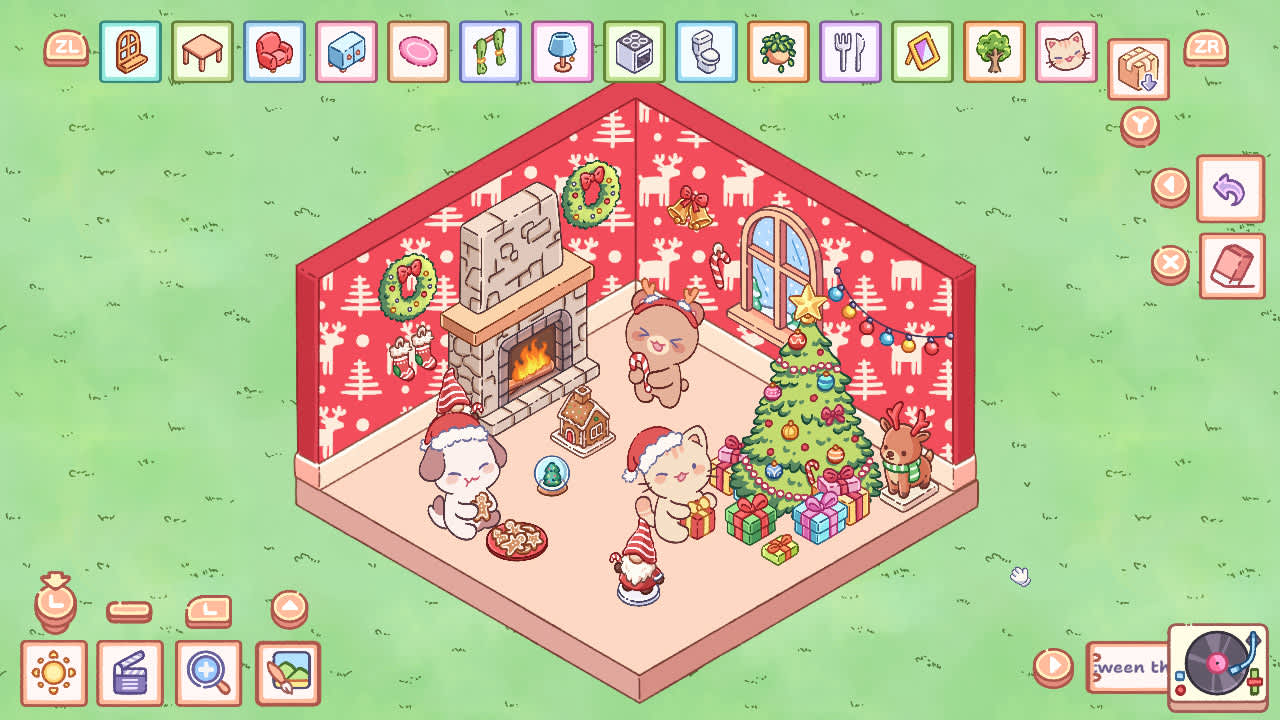This screenshot has width=1280, height=720.
Task: Browse the armchair furniture category
Action: [275, 53]
